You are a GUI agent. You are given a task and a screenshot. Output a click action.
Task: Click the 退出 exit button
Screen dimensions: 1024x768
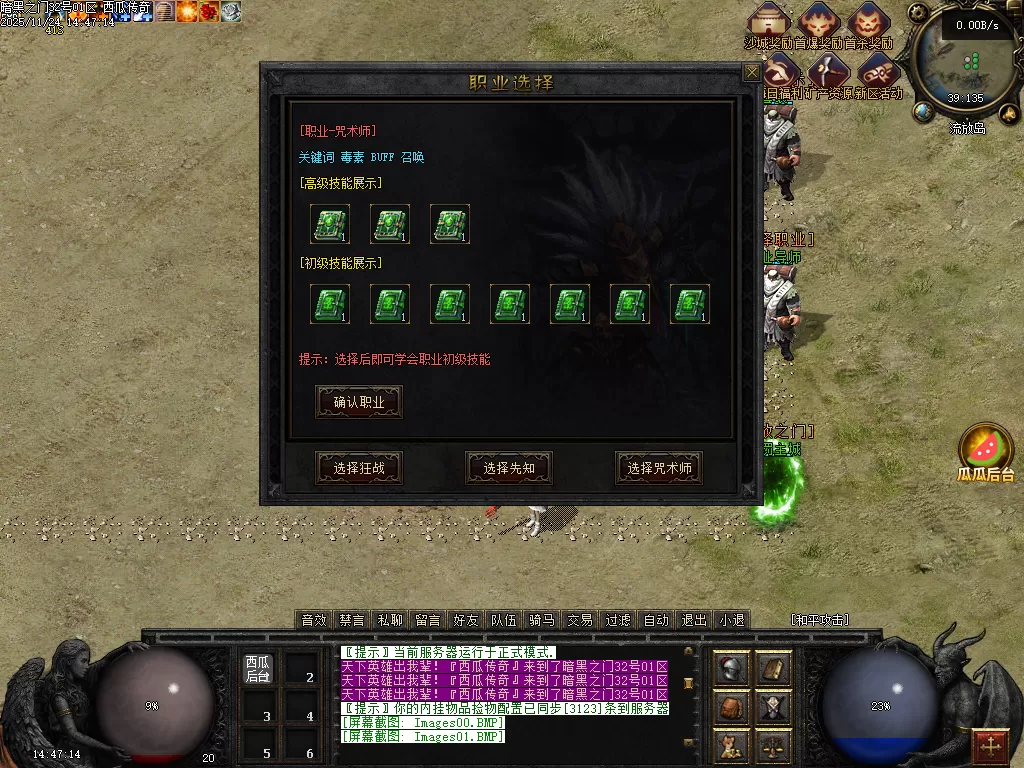(x=694, y=620)
